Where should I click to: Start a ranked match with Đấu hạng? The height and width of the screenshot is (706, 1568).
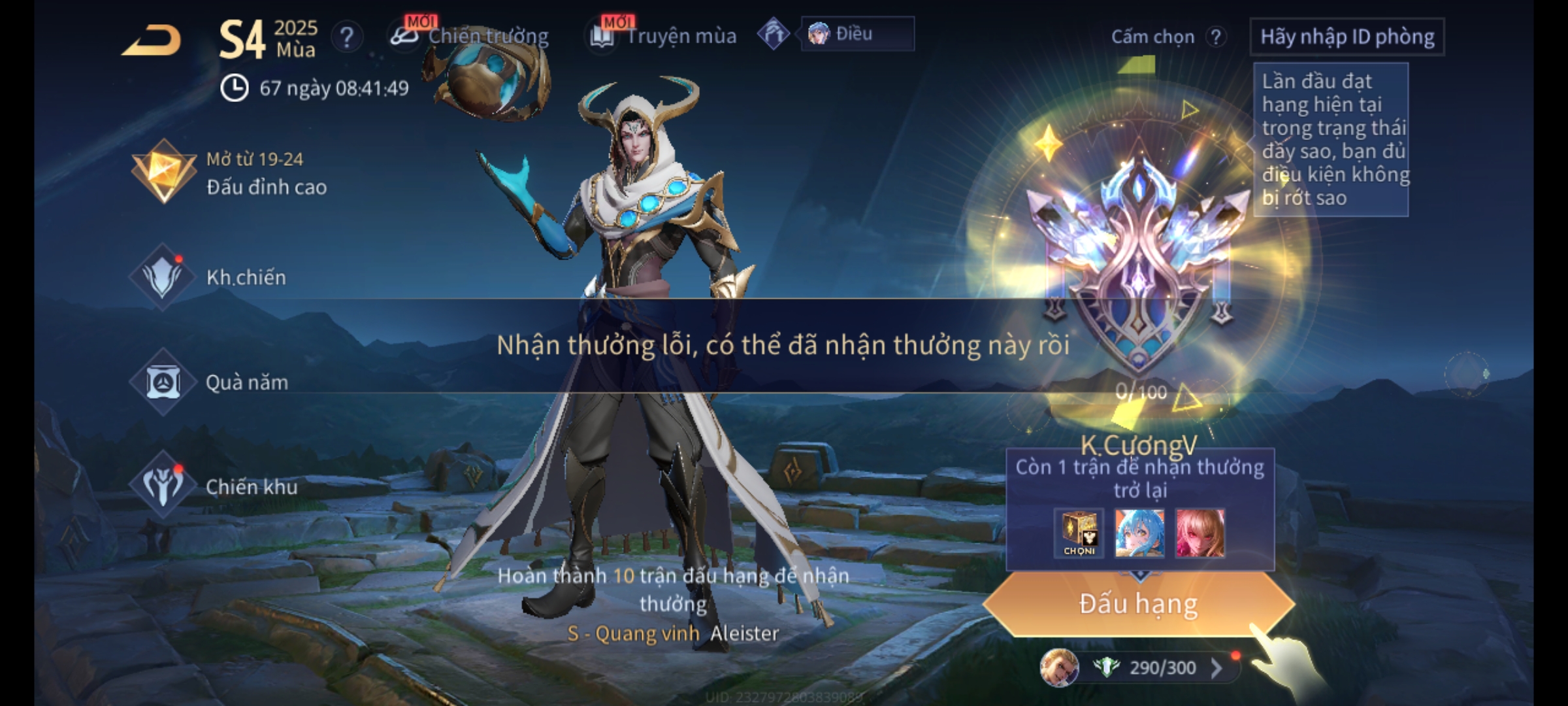point(1138,604)
